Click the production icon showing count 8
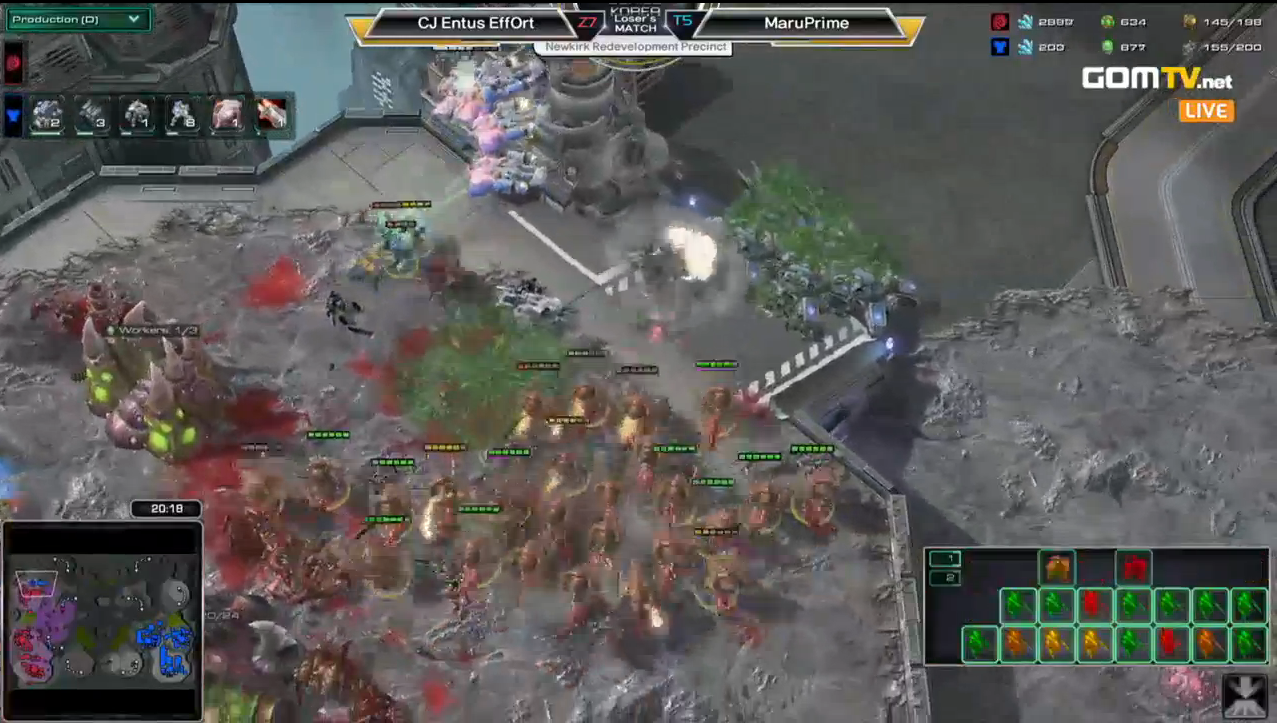This screenshot has height=723, width=1277. [x=181, y=115]
